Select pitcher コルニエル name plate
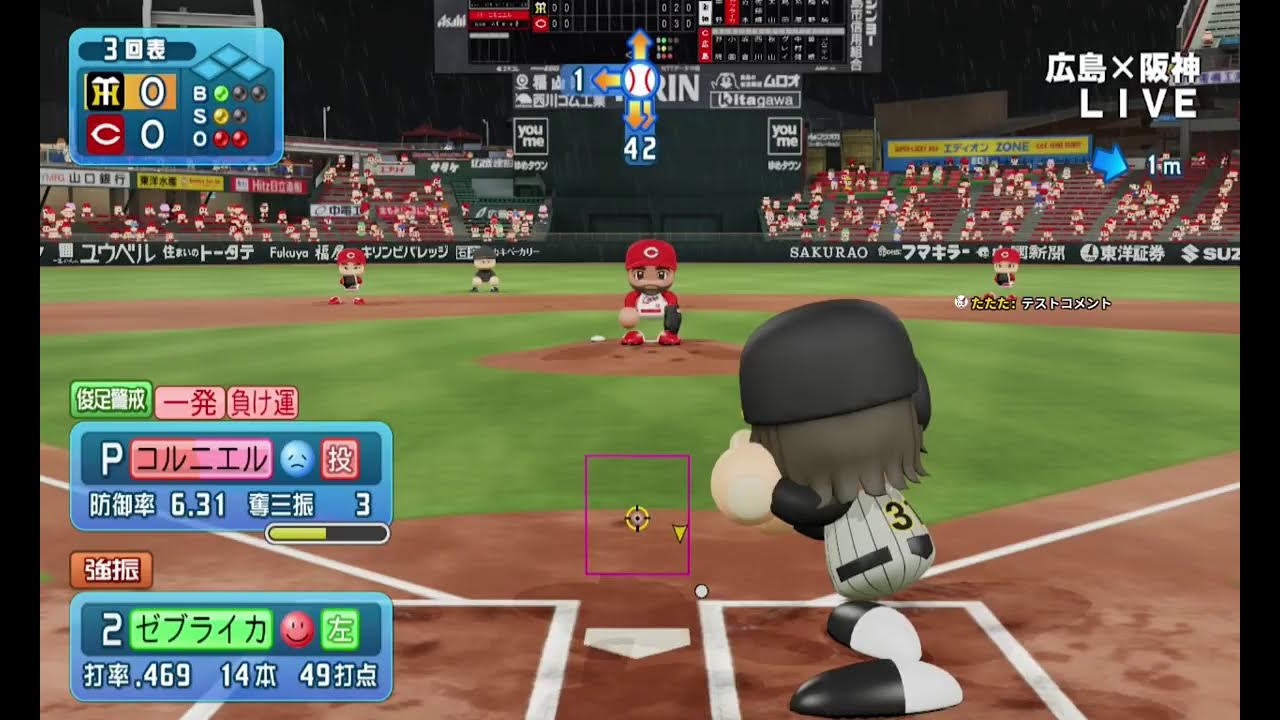The width and height of the screenshot is (1280, 720). pos(200,459)
